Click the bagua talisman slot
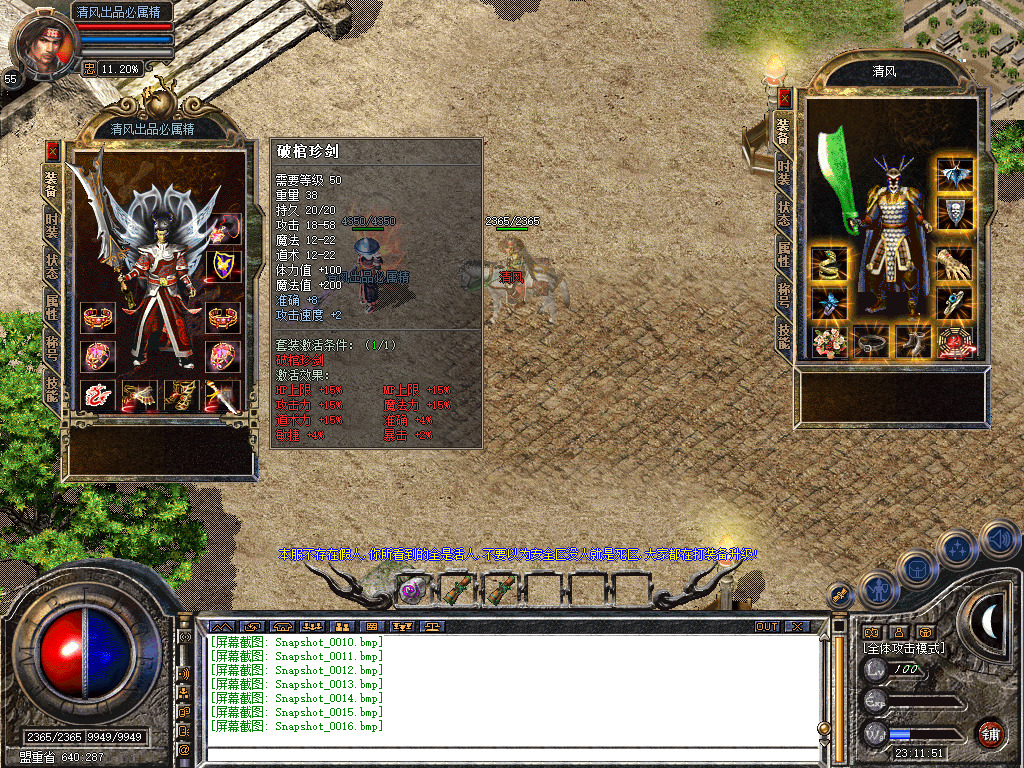1024x768 pixels. coord(955,342)
